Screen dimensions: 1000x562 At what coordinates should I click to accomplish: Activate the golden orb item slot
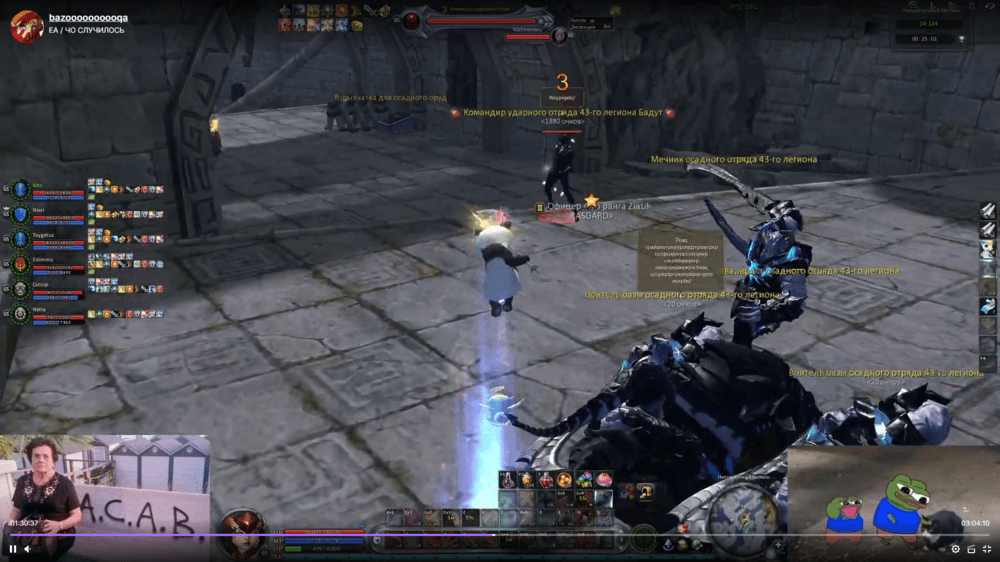(x=565, y=480)
